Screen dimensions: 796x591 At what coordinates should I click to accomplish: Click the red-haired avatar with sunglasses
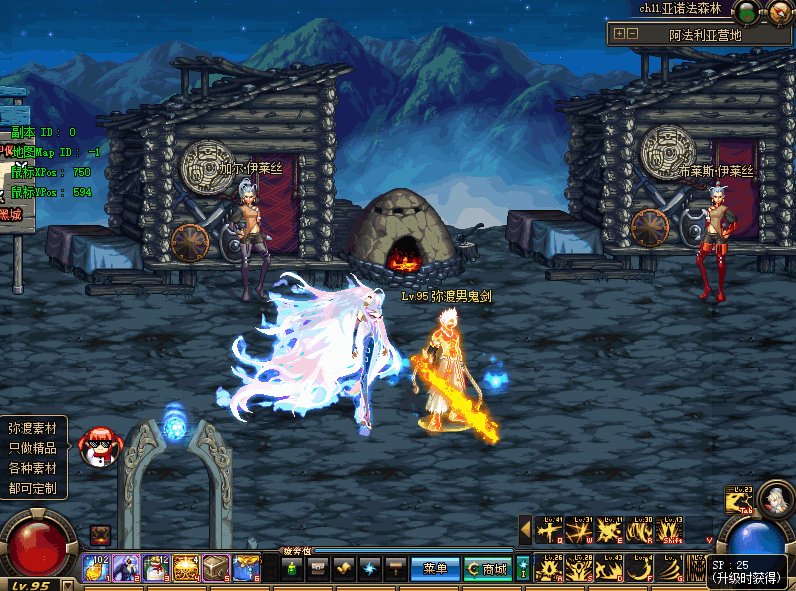(x=99, y=446)
